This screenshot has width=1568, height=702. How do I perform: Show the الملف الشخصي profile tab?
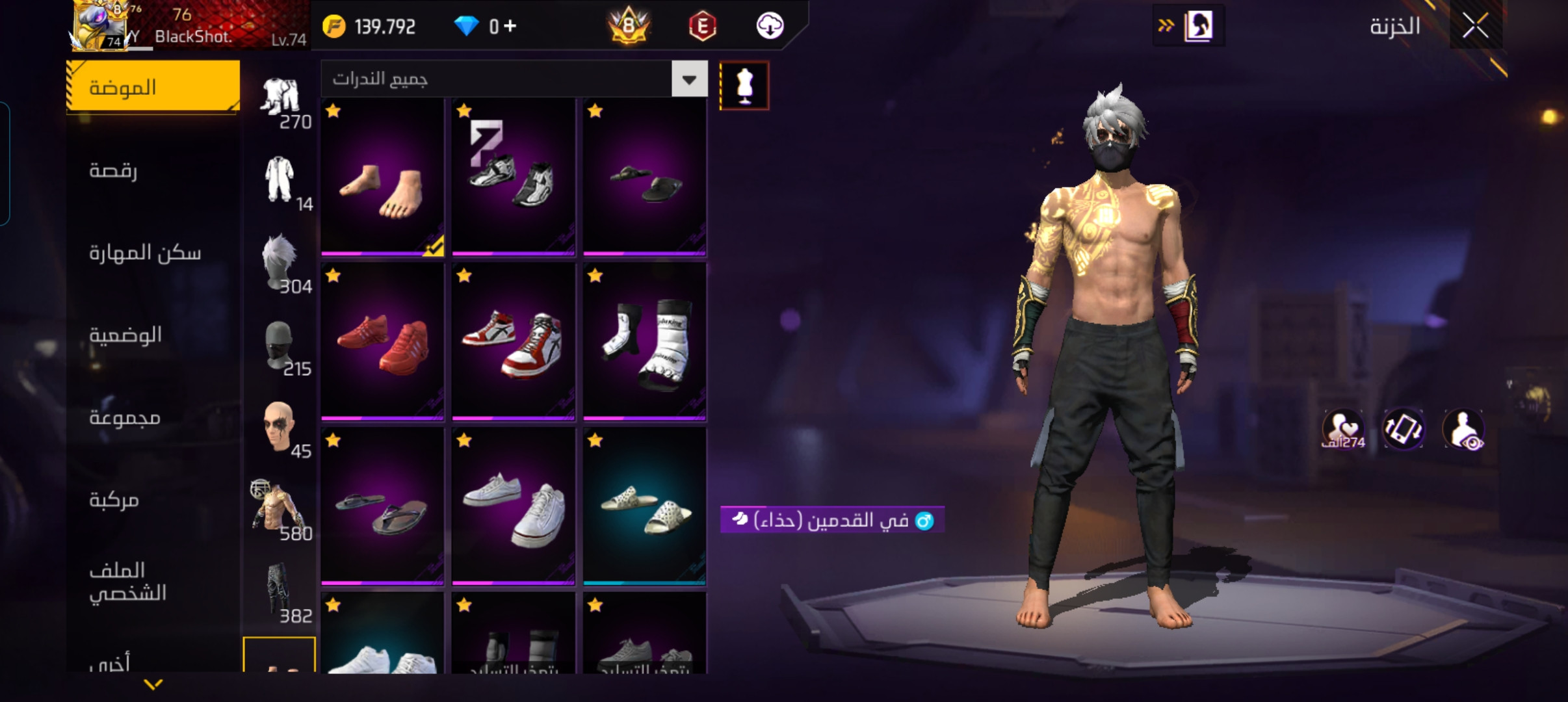(x=153, y=581)
